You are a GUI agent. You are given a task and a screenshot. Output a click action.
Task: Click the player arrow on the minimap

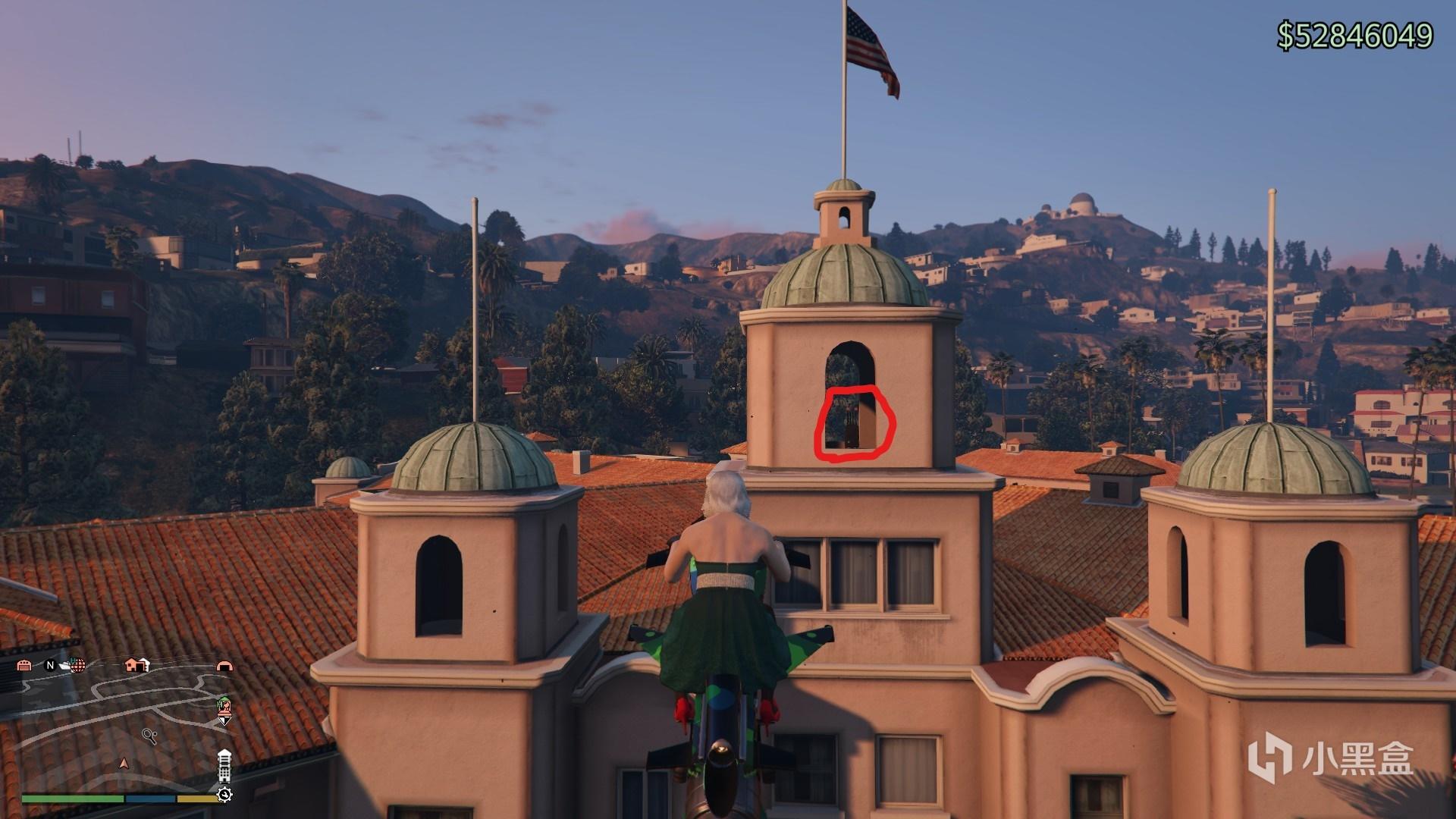(x=124, y=763)
